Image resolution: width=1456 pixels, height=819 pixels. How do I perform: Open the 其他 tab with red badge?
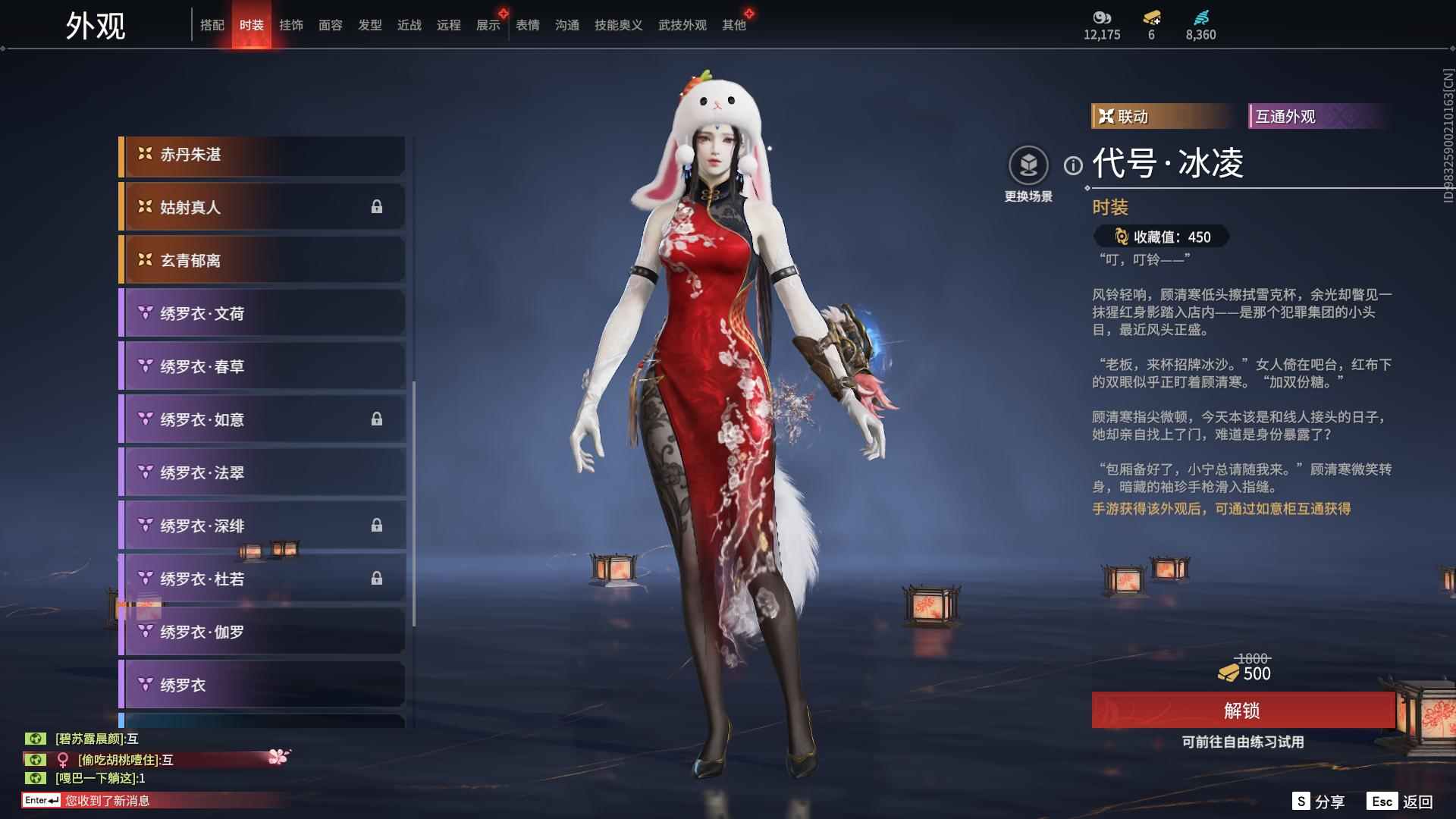click(733, 25)
